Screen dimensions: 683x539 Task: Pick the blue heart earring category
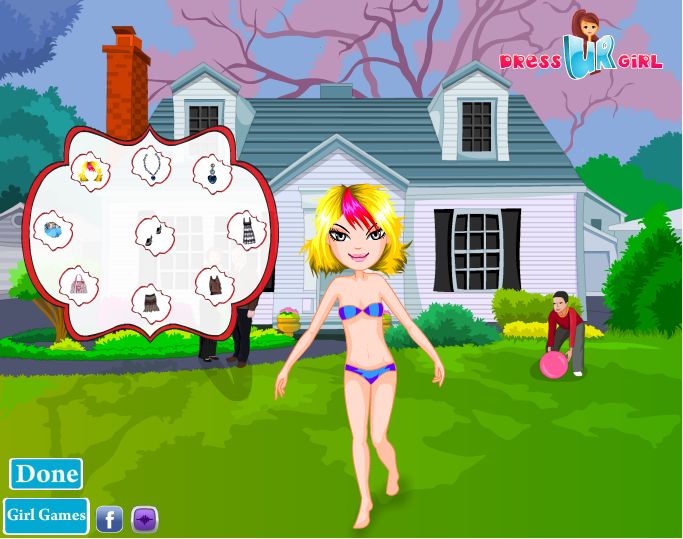point(211,173)
